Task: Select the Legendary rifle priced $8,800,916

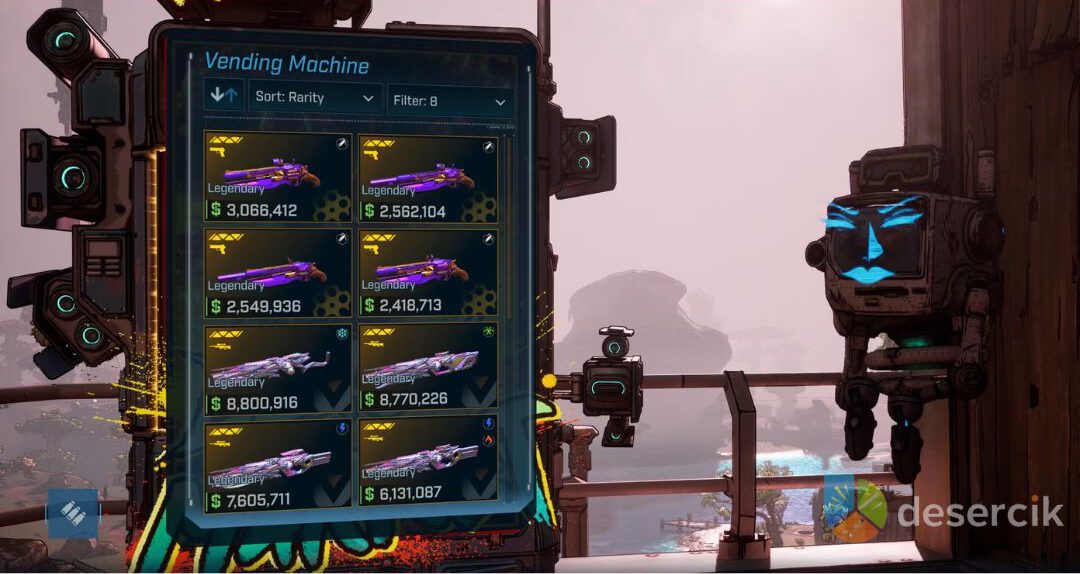Action: 278,368
